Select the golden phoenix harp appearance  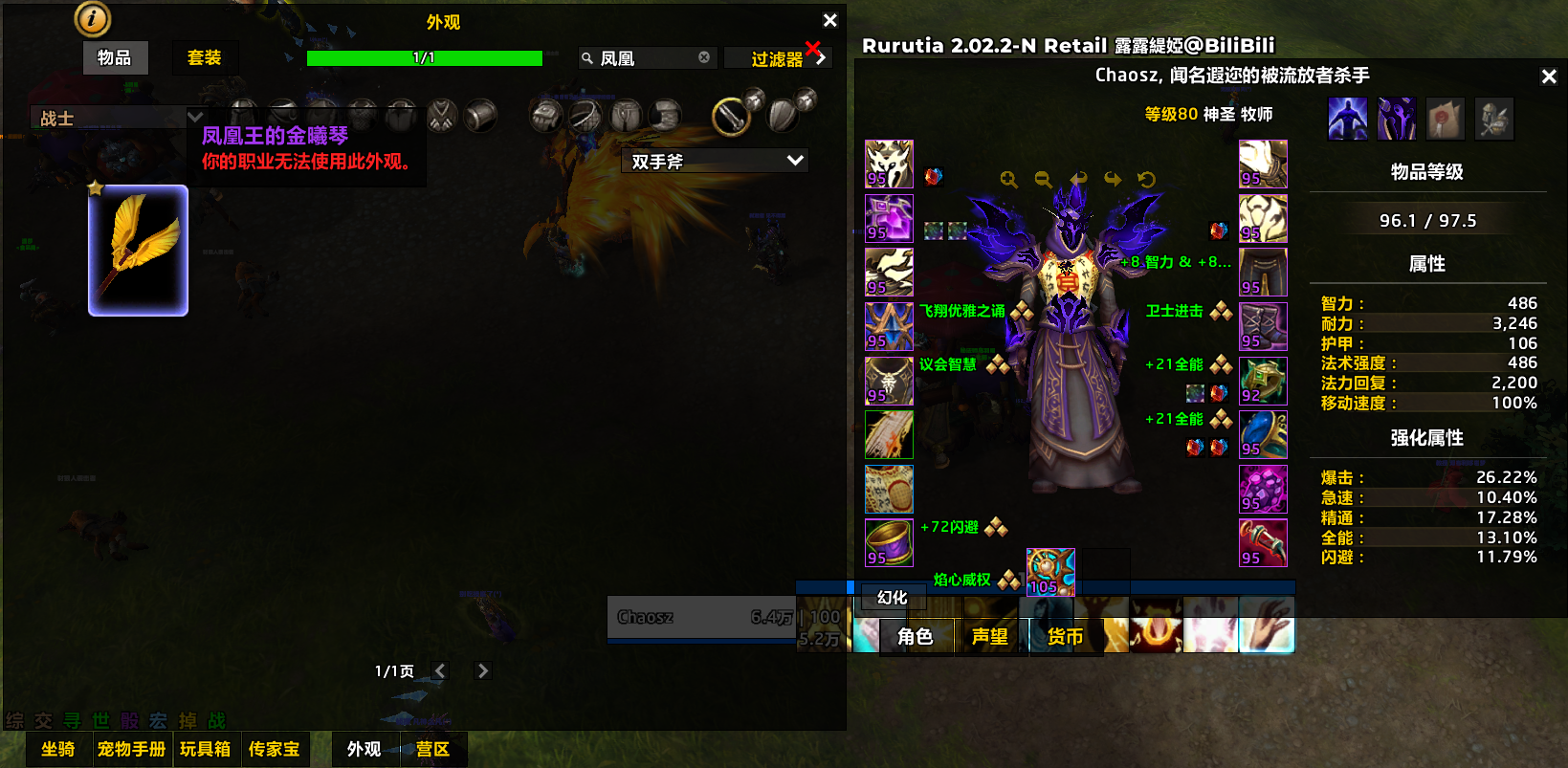tap(138, 251)
